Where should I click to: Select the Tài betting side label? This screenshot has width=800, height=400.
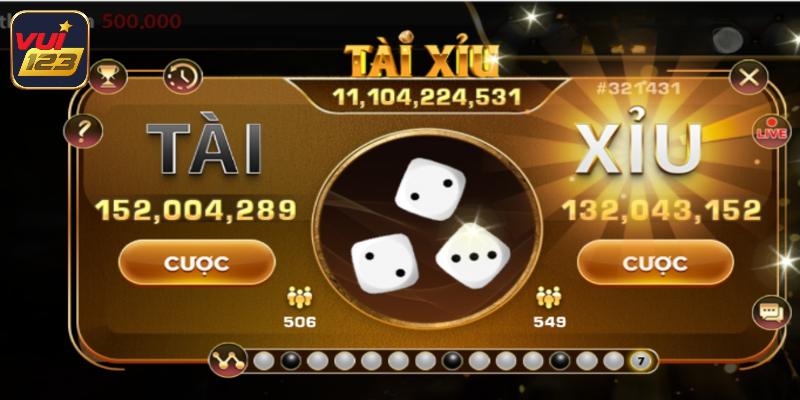point(205,150)
